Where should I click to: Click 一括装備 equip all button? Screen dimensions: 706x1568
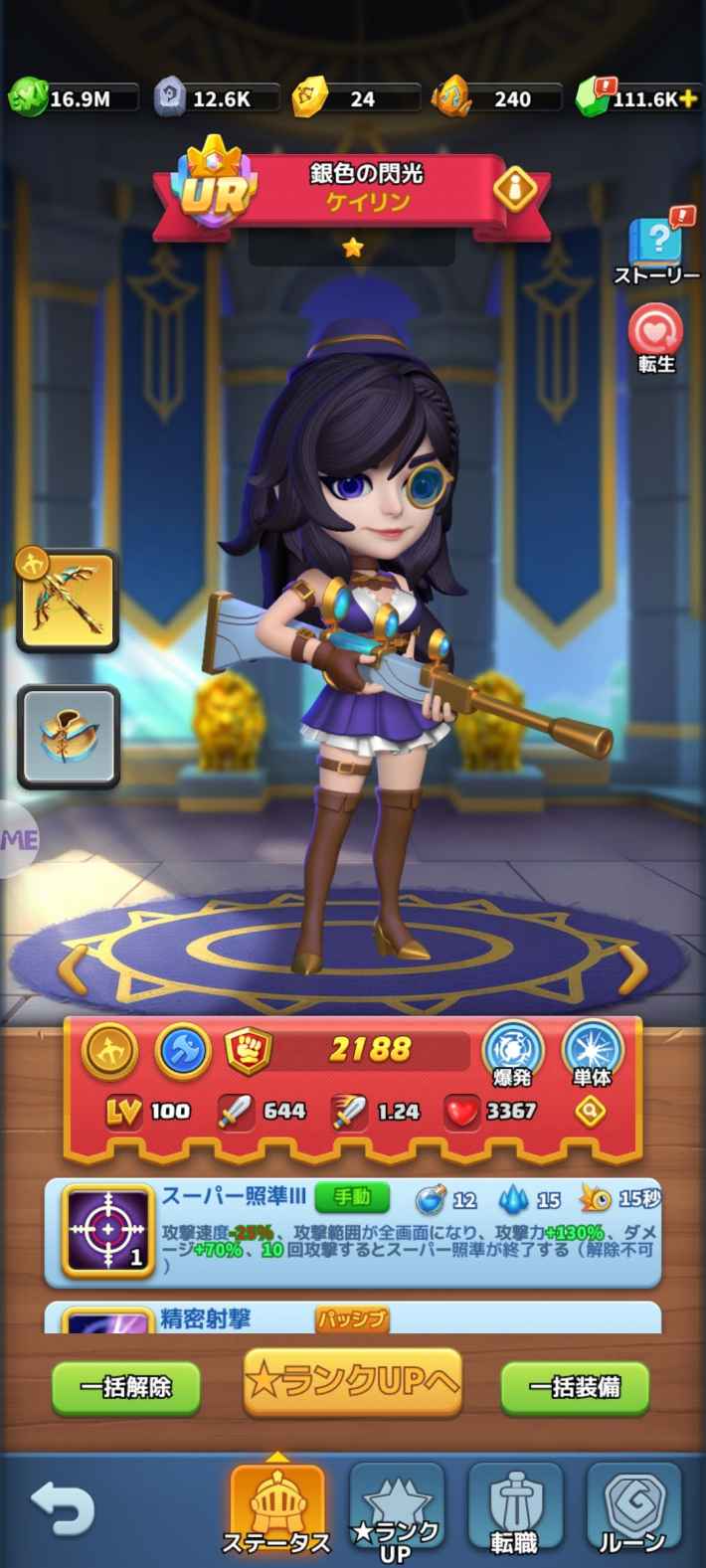[575, 1386]
